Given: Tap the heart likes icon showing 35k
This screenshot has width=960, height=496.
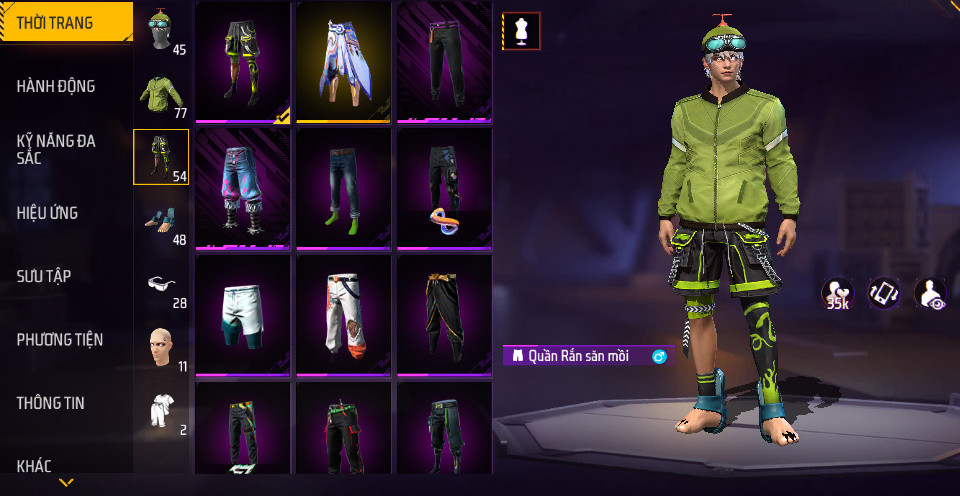Looking at the screenshot, I should pyautogui.click(x=838, y=293).
